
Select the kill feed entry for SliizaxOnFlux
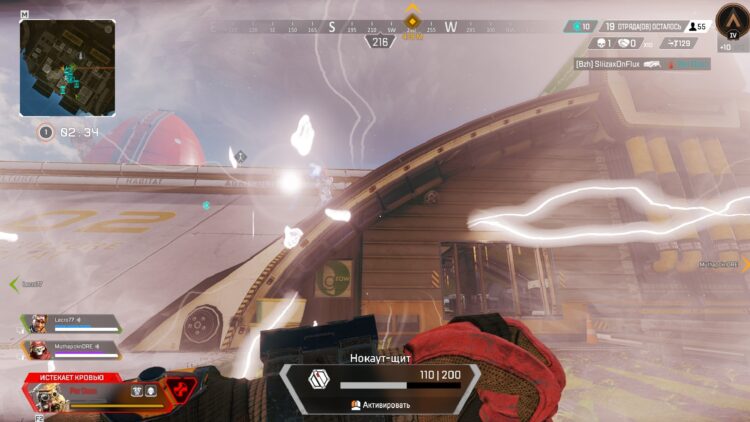coord(642,64)
